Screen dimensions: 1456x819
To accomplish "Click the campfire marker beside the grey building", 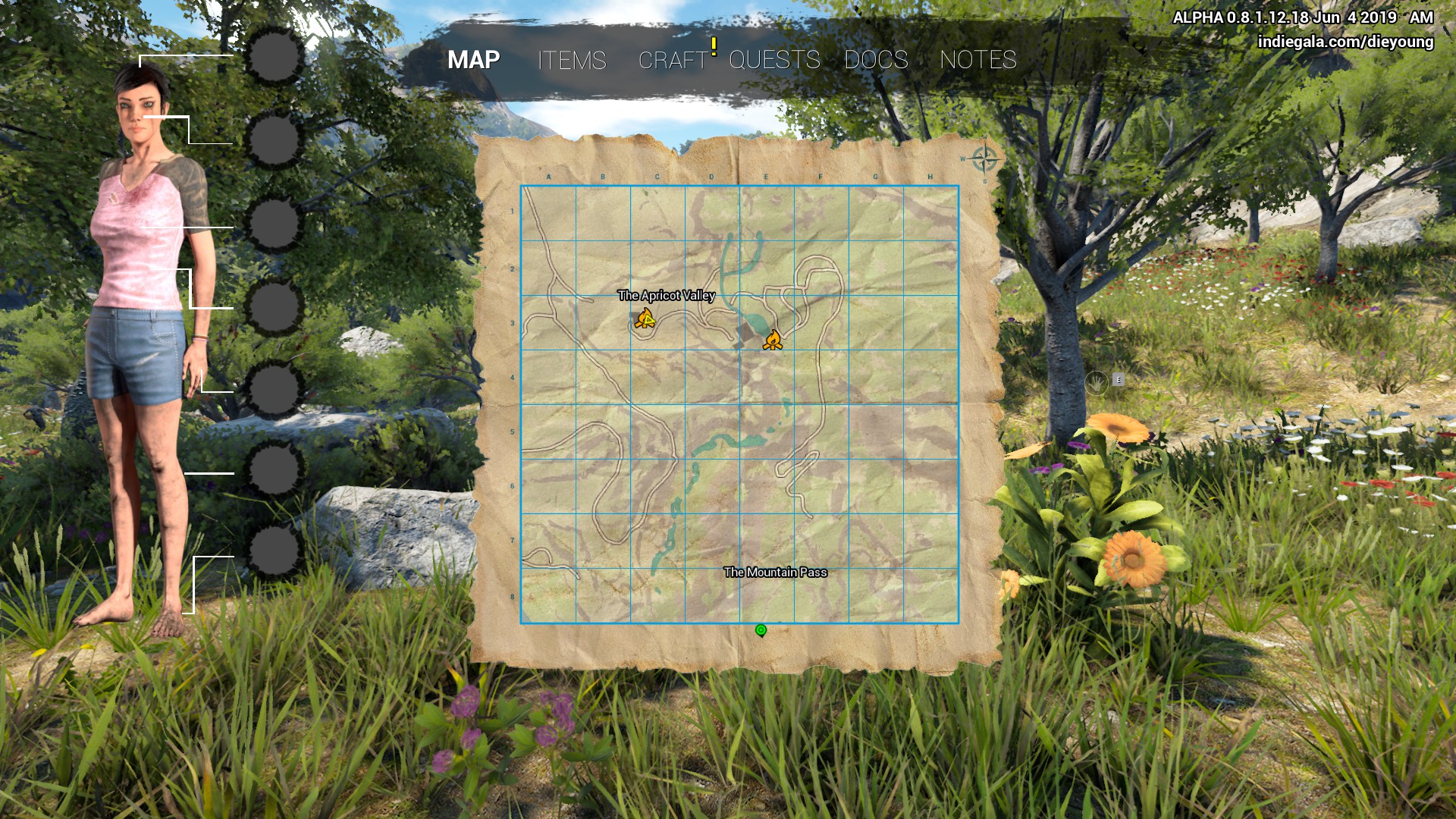I will [x=772, y=340].
